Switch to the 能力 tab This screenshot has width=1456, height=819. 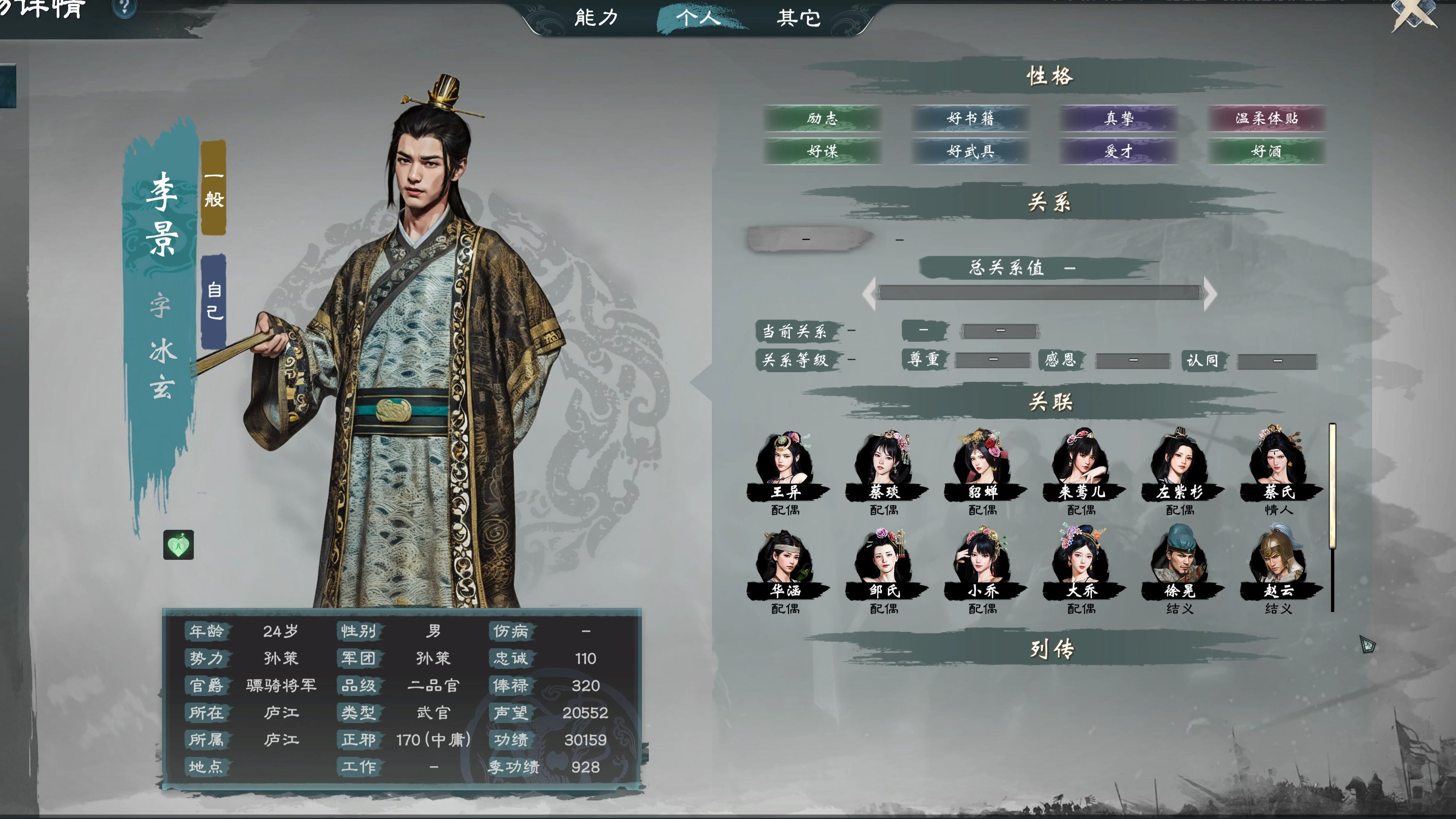pyautogui.click(x=596, y=18)
